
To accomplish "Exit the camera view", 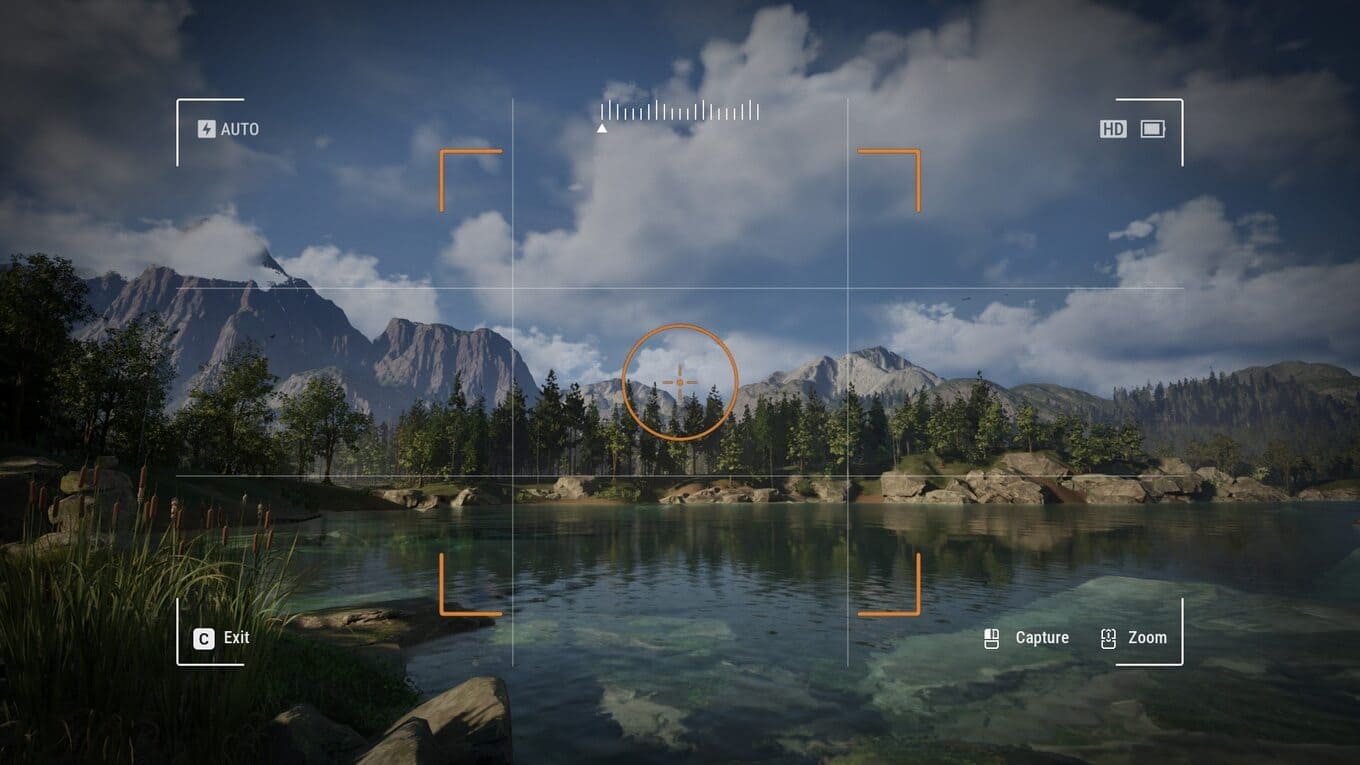I will tap(222, 638).
